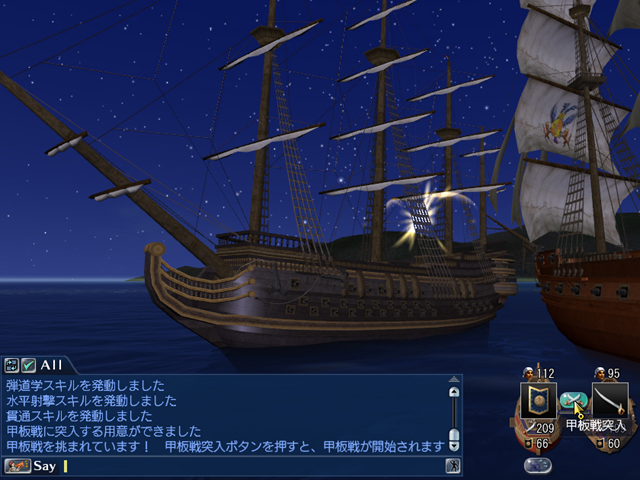Click the chat window mode icon beside checkmark

11,365
